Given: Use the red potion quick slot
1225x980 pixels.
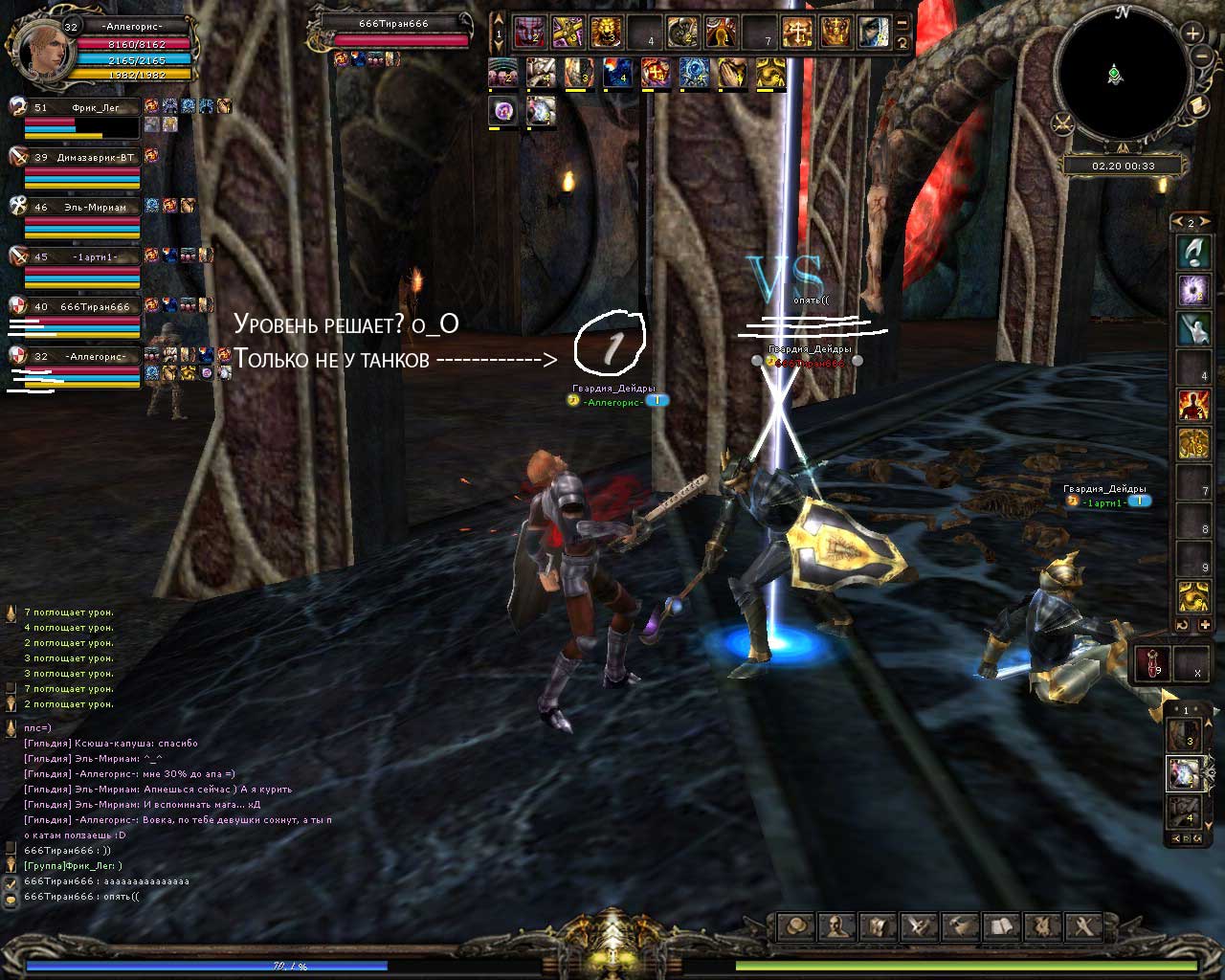Looking at the screenshot, I should [1152, 663].
